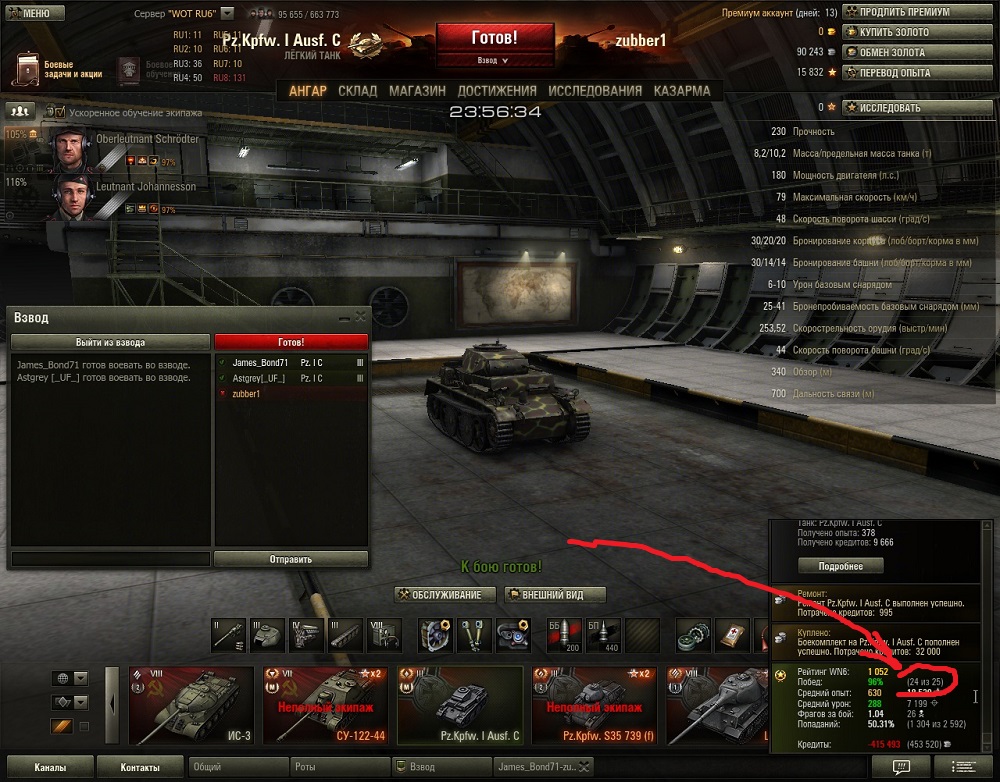Switch to the Склад tab
The width and height of the screenshot is (1000, 782).
(x=357, y=91)
